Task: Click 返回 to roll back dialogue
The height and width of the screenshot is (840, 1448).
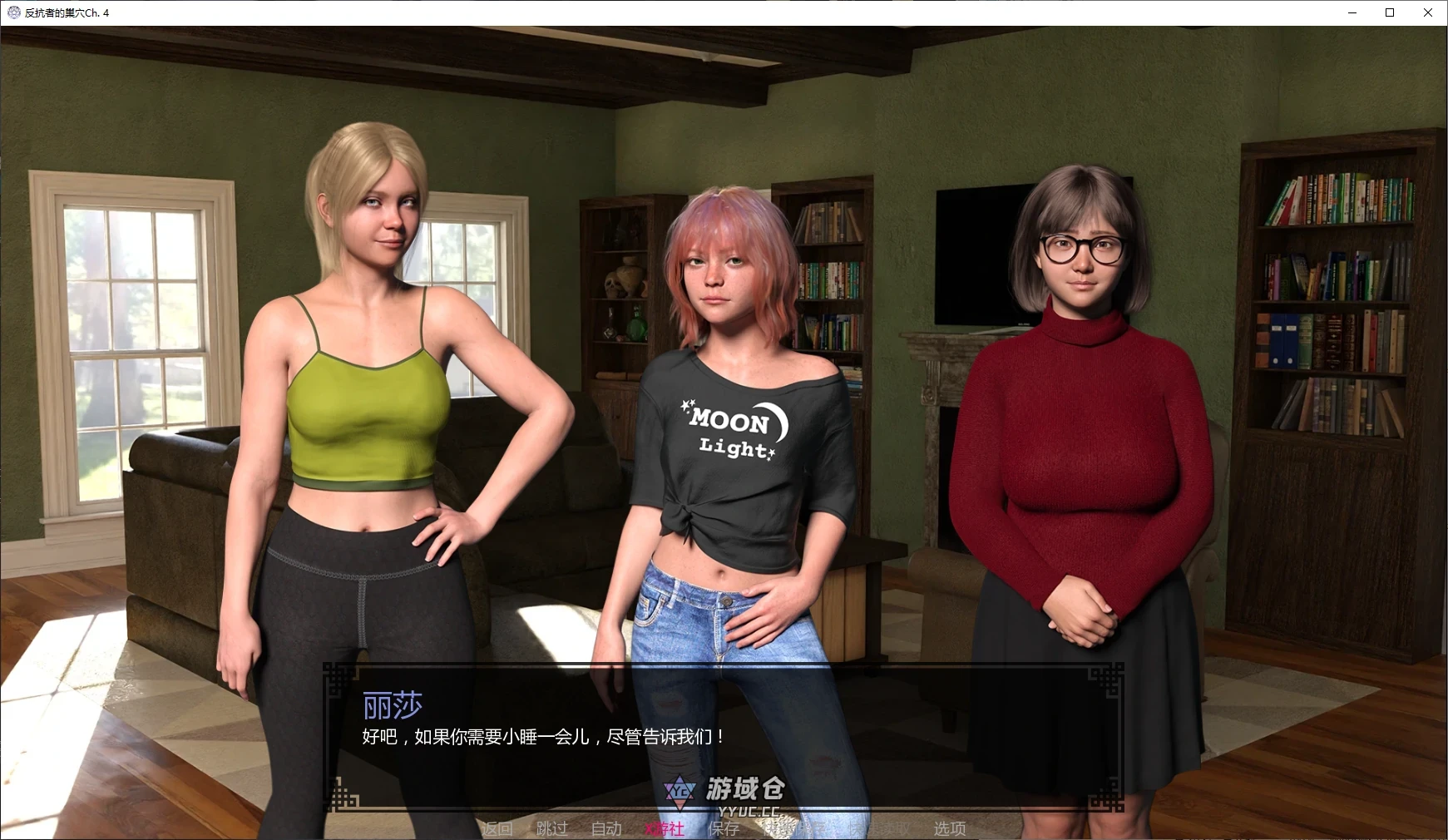Action: [x=497, y=828]
